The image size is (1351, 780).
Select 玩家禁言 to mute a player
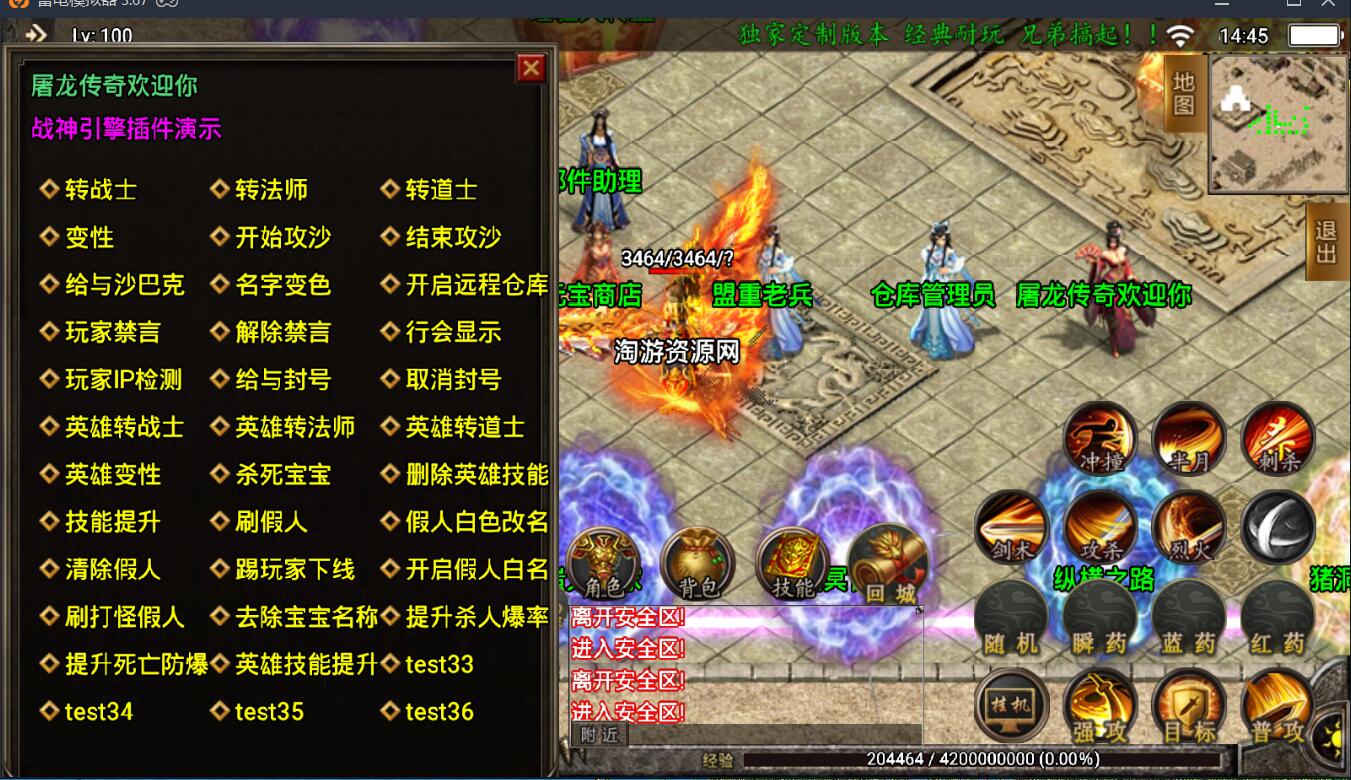click(112, 333)
